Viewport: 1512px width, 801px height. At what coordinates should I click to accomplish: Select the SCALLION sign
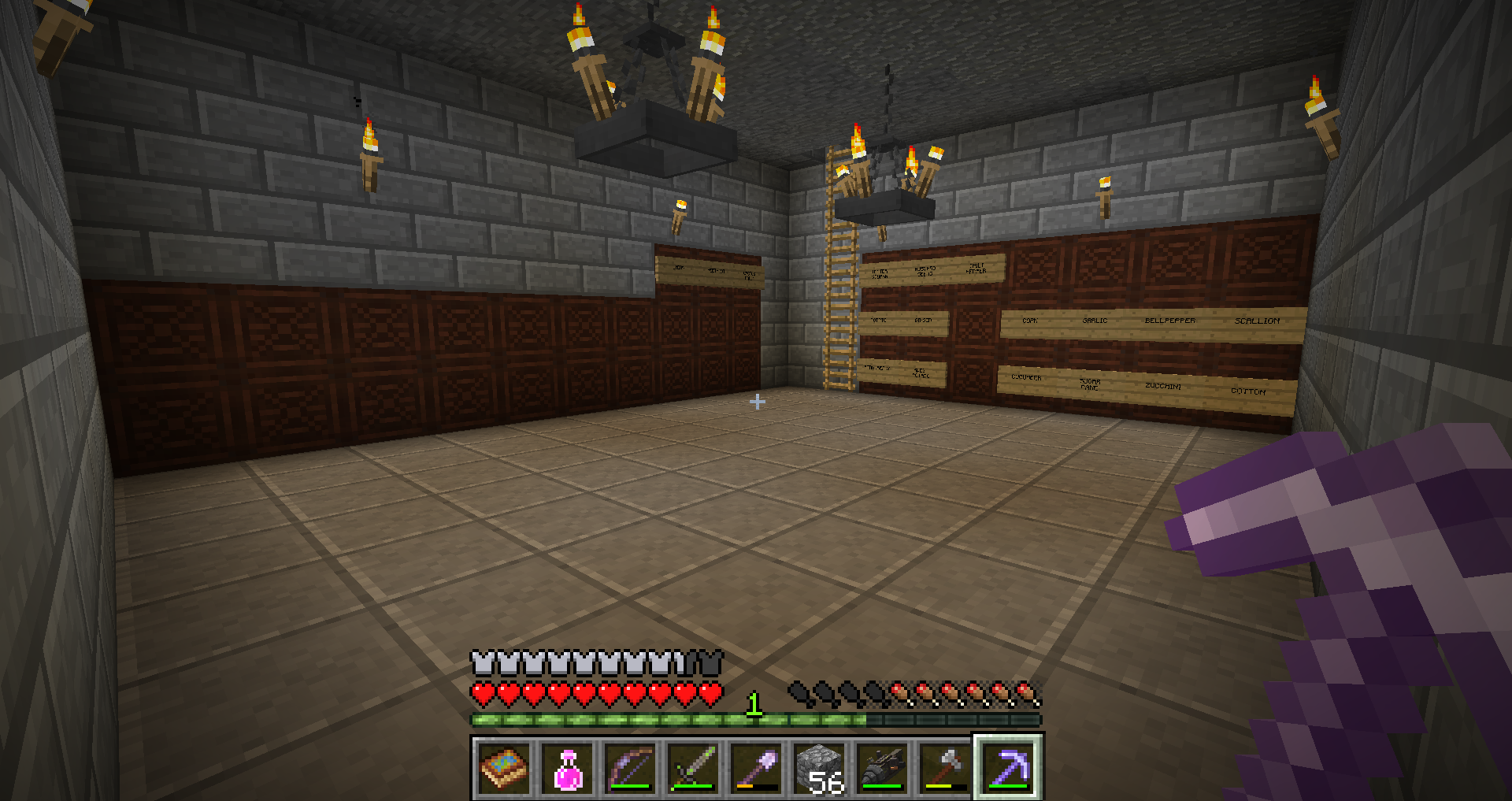(1258, 320)
